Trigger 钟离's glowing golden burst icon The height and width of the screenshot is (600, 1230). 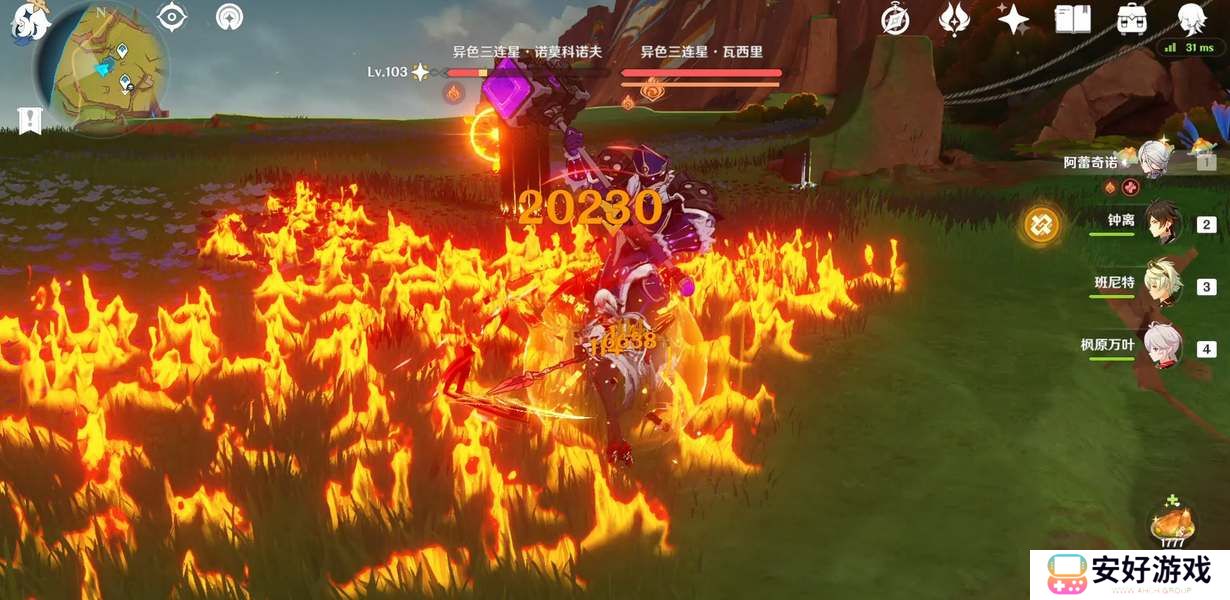click(x=1041, y=224)
